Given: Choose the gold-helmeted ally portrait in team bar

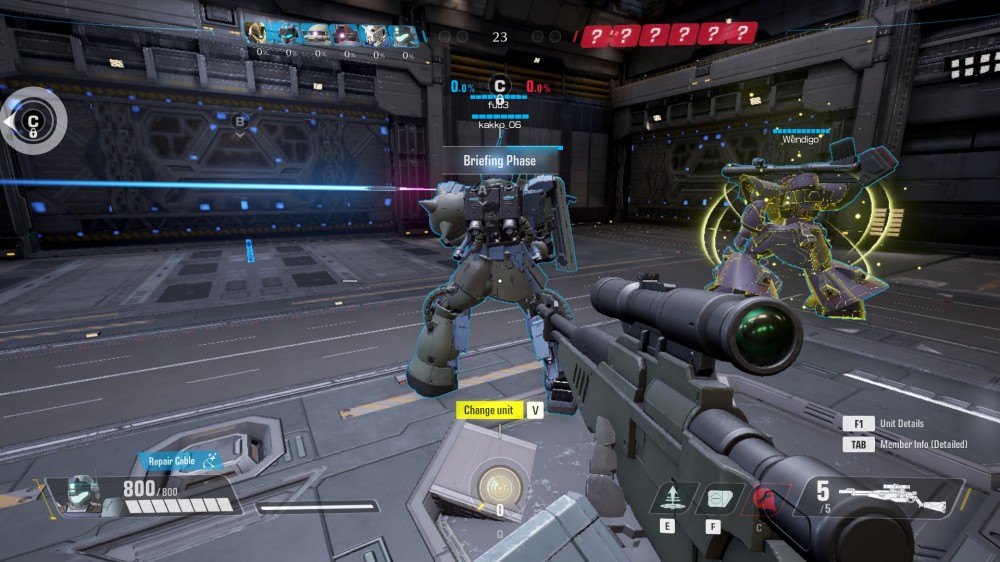Looking at the screenshot, I should point(257,35).
